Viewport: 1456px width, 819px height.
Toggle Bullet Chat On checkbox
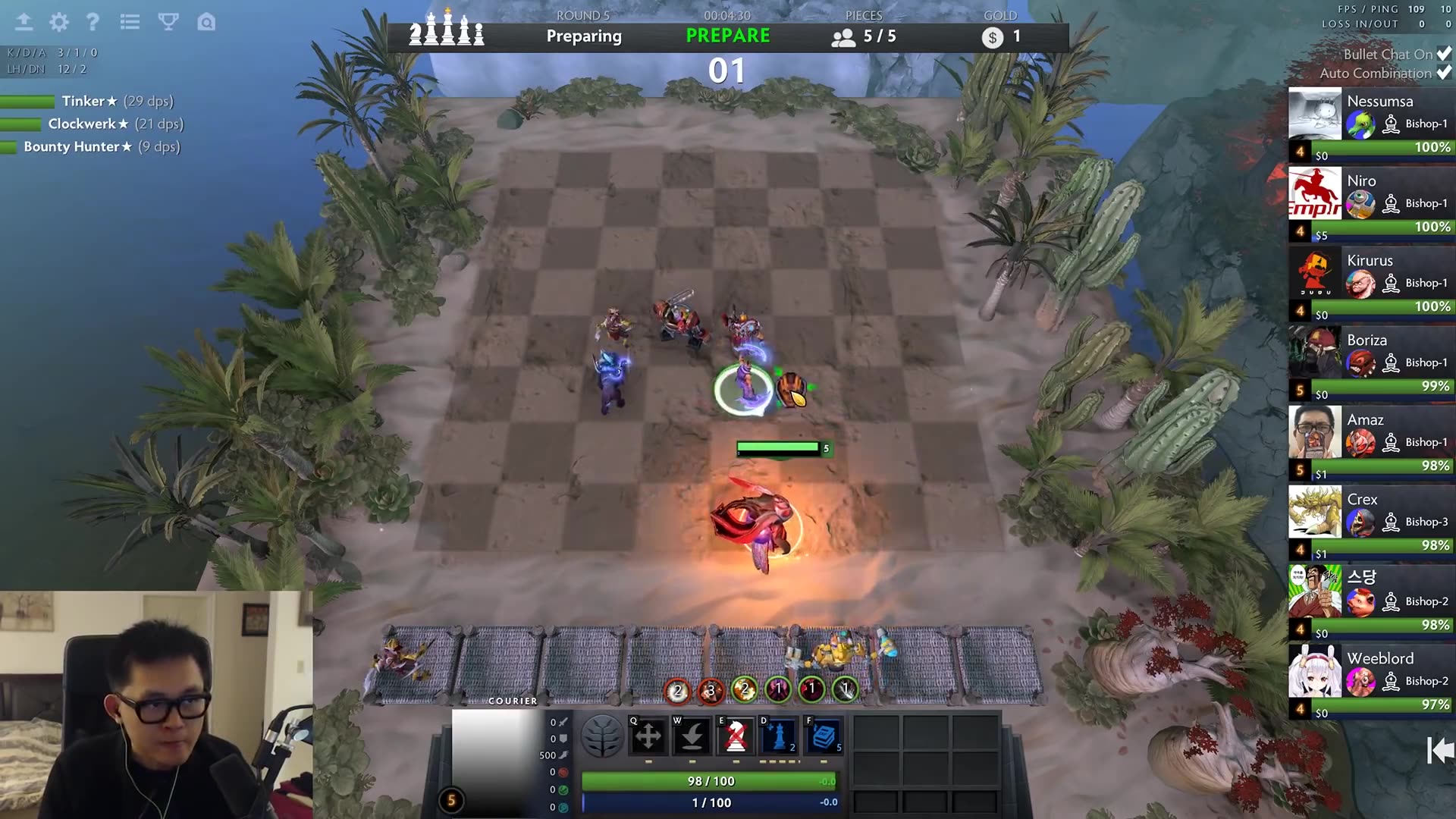pos(1443,54)
